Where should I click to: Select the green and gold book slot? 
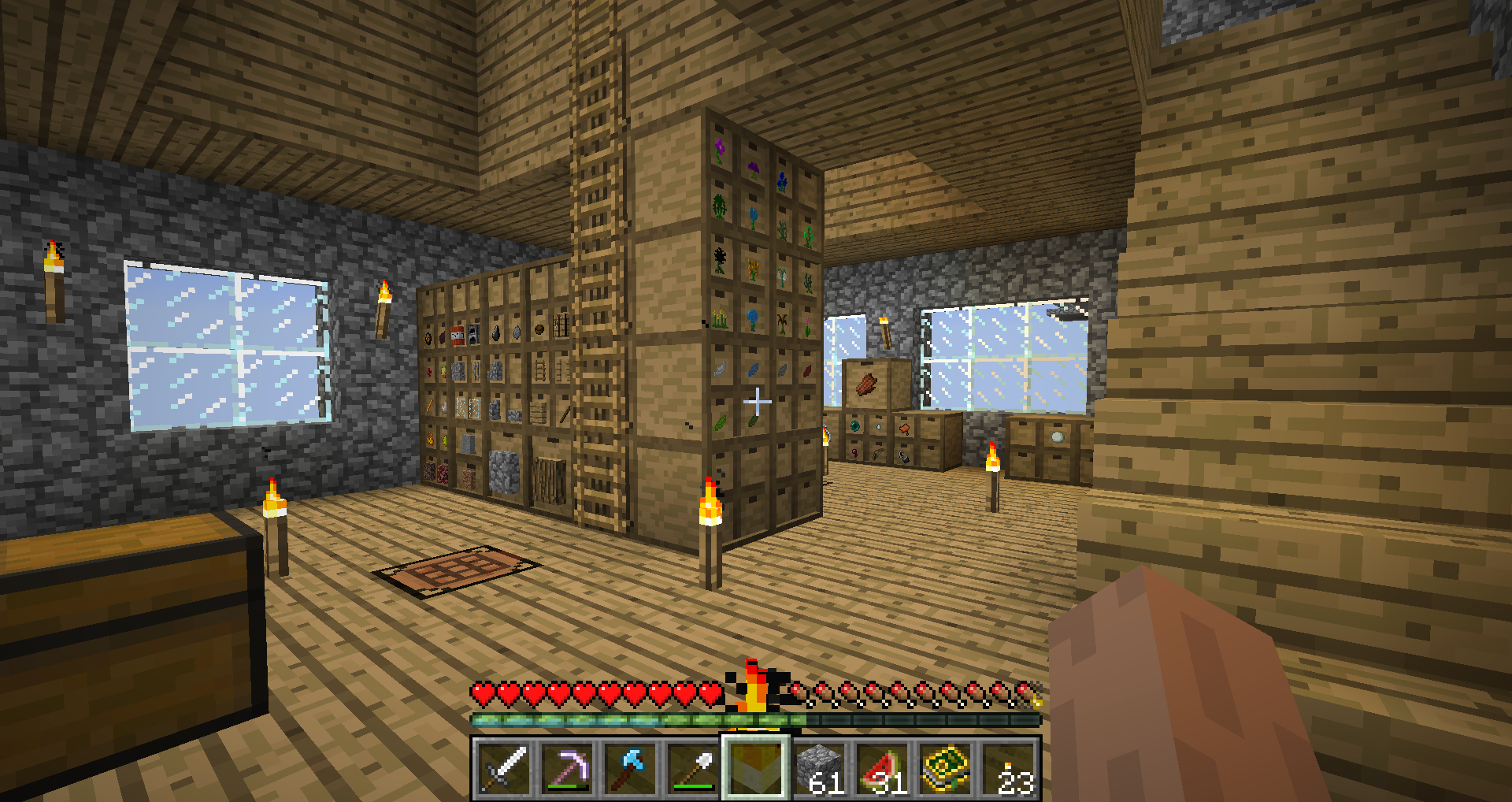(x=945, y=768)
